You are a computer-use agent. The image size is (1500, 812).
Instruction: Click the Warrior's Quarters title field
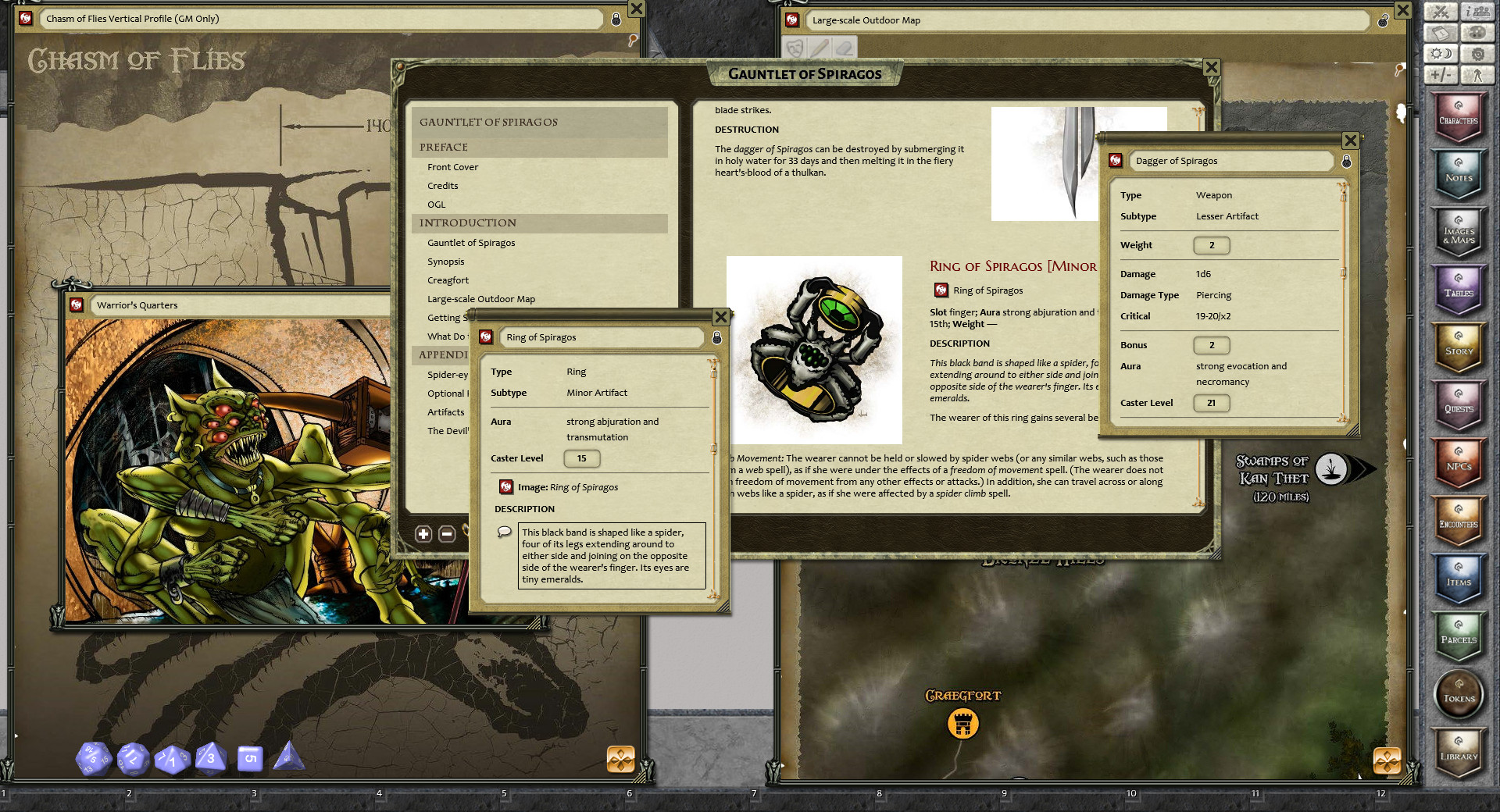[x=234, y=304]
